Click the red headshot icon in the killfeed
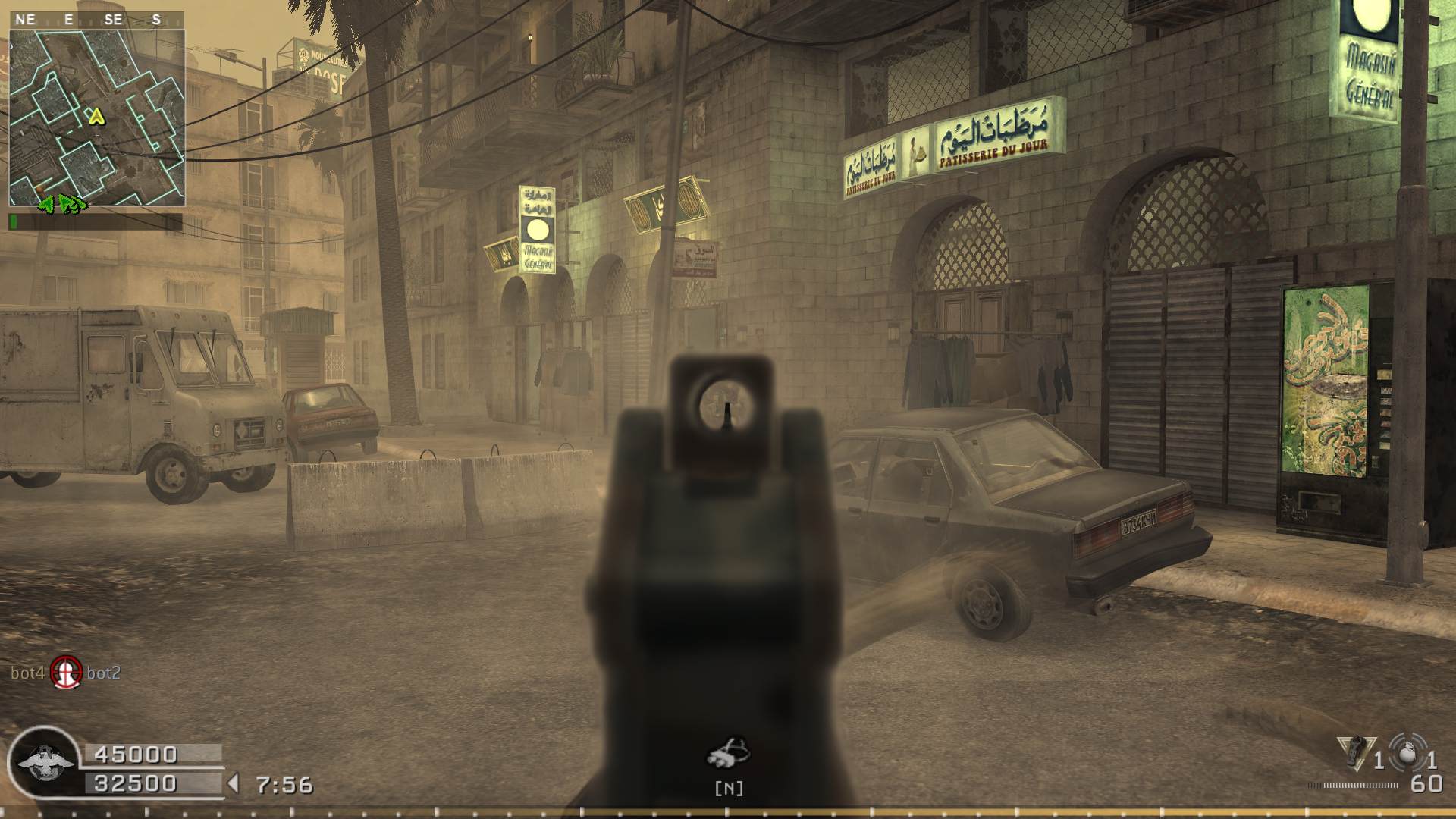Image resolution: width=1456 pixels, height=819 pixels. [x=66, y=672]
